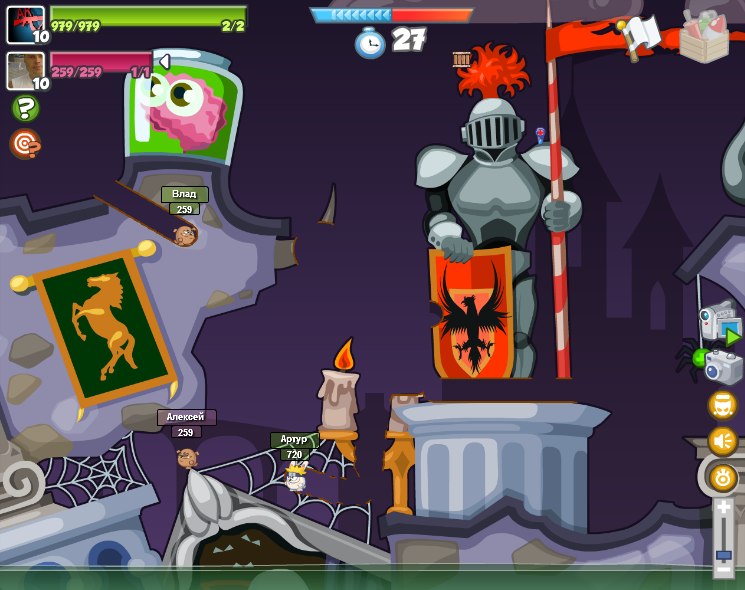Screen dimensions: 745x590
Task: Click the white surrender flag
Action: [640, 35]
